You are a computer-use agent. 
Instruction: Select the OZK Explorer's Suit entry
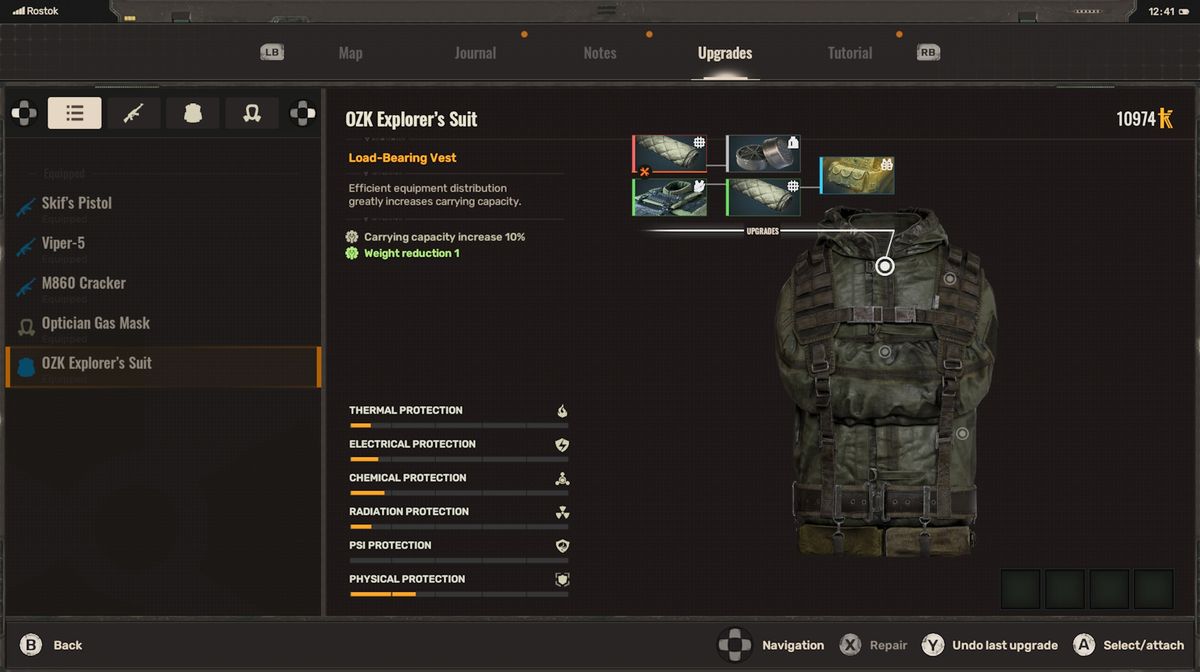tap(97, 363)
